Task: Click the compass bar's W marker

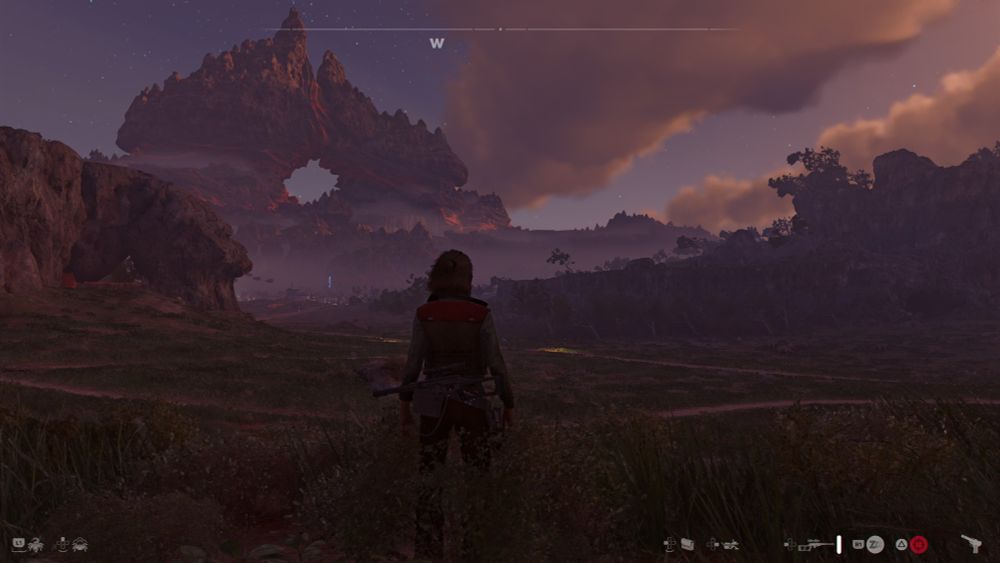Action: click(436, 44)
